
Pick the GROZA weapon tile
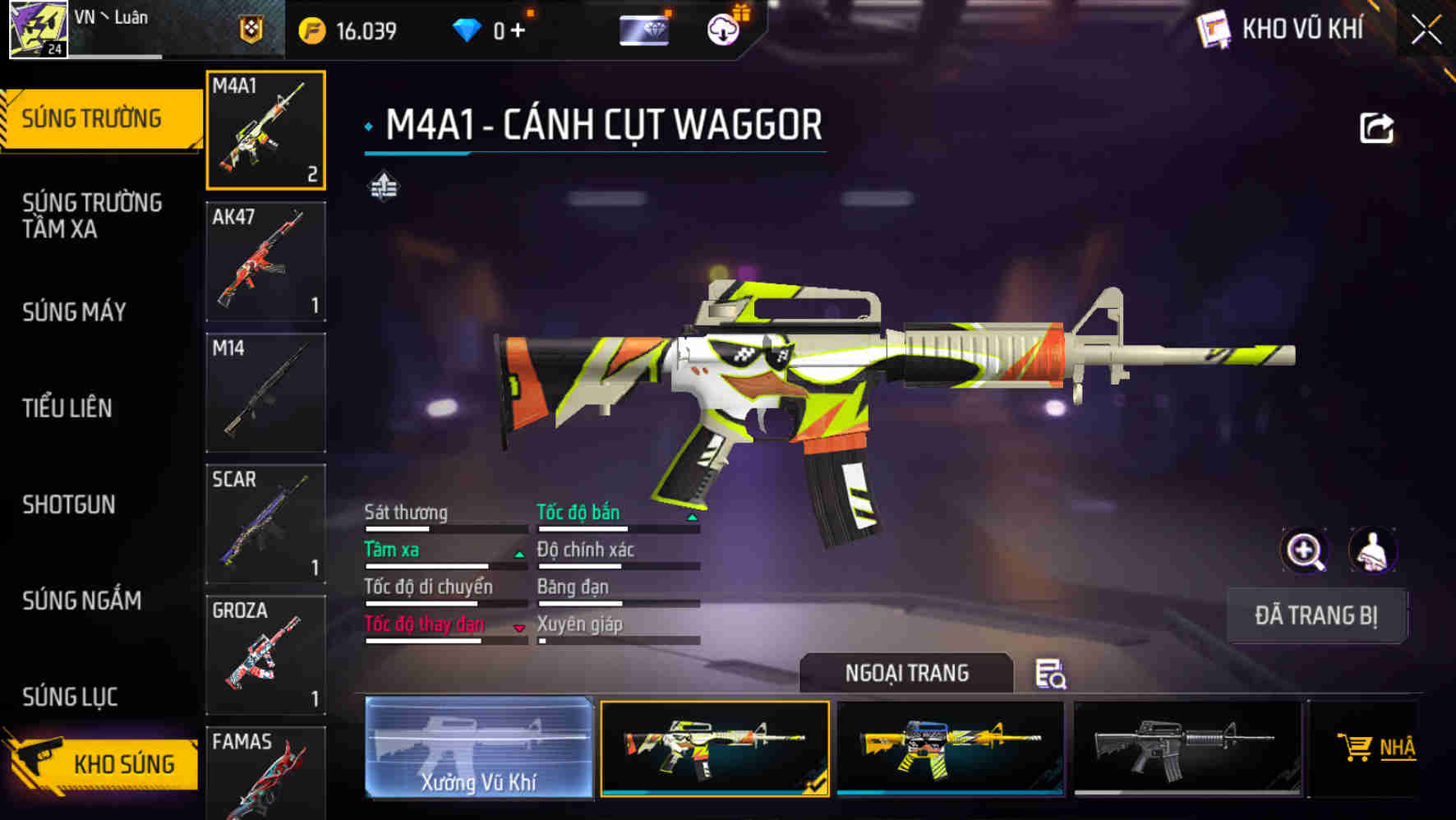tap(265, 654)
